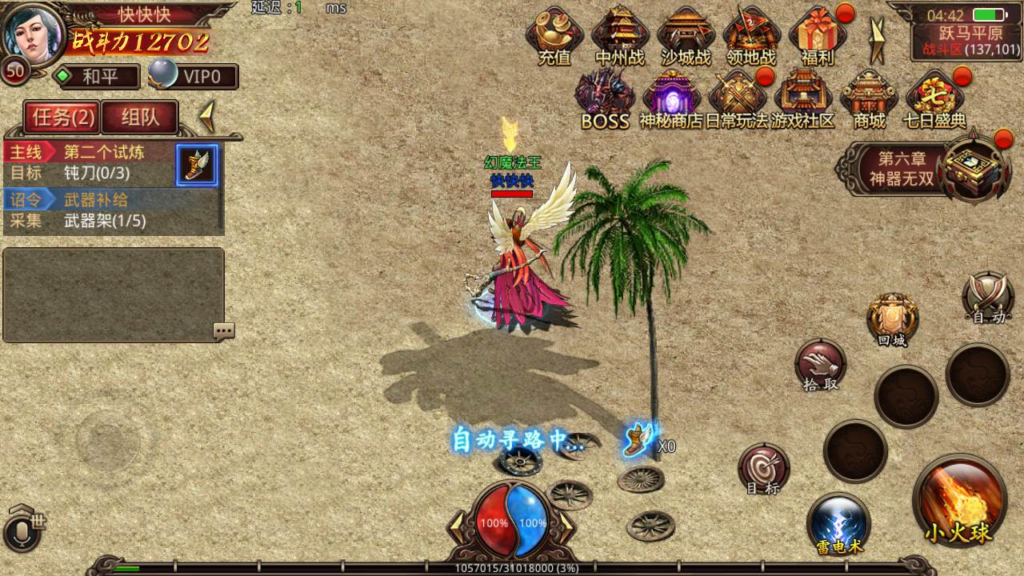1024x576 pixels.
Task: Tap the 目标 target button
Action: click(x=763, y=468)
